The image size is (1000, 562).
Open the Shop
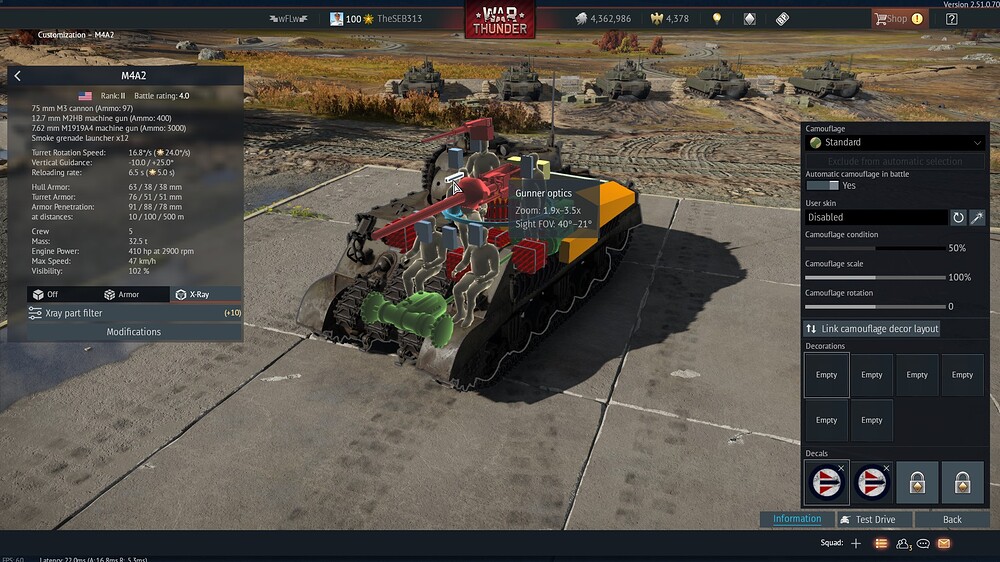895,18
